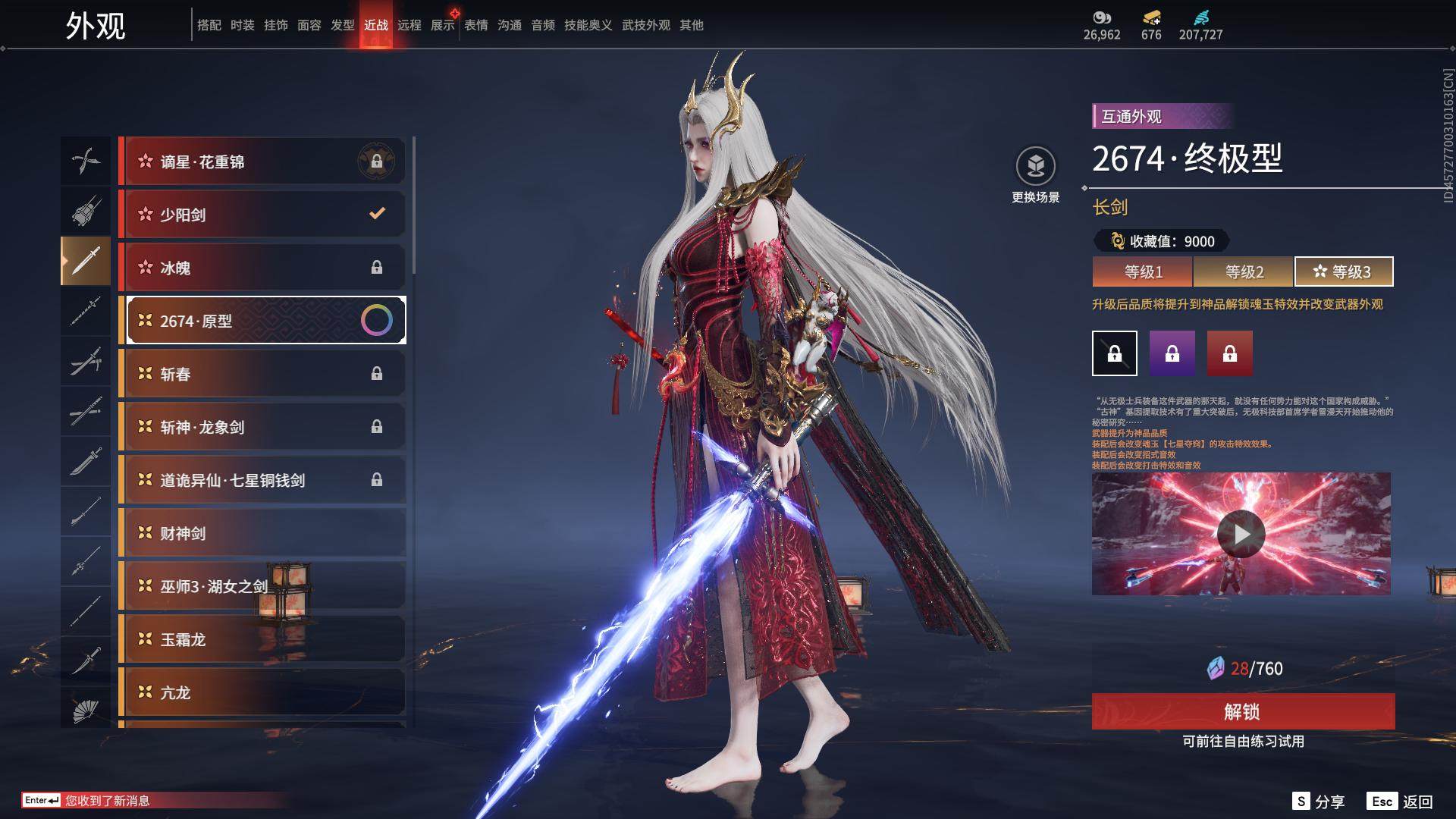The image size is (1456, 819).
Task: Go back with the 返回 button
Action: 1401,802
